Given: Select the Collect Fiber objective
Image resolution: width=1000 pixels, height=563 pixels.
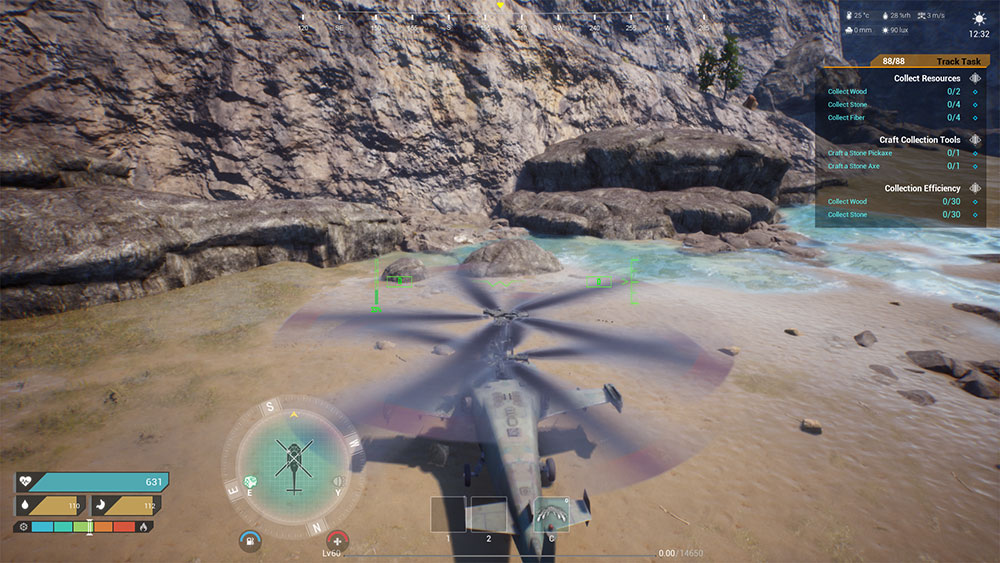Looking at the screenshot, I should tap(847, 118).
